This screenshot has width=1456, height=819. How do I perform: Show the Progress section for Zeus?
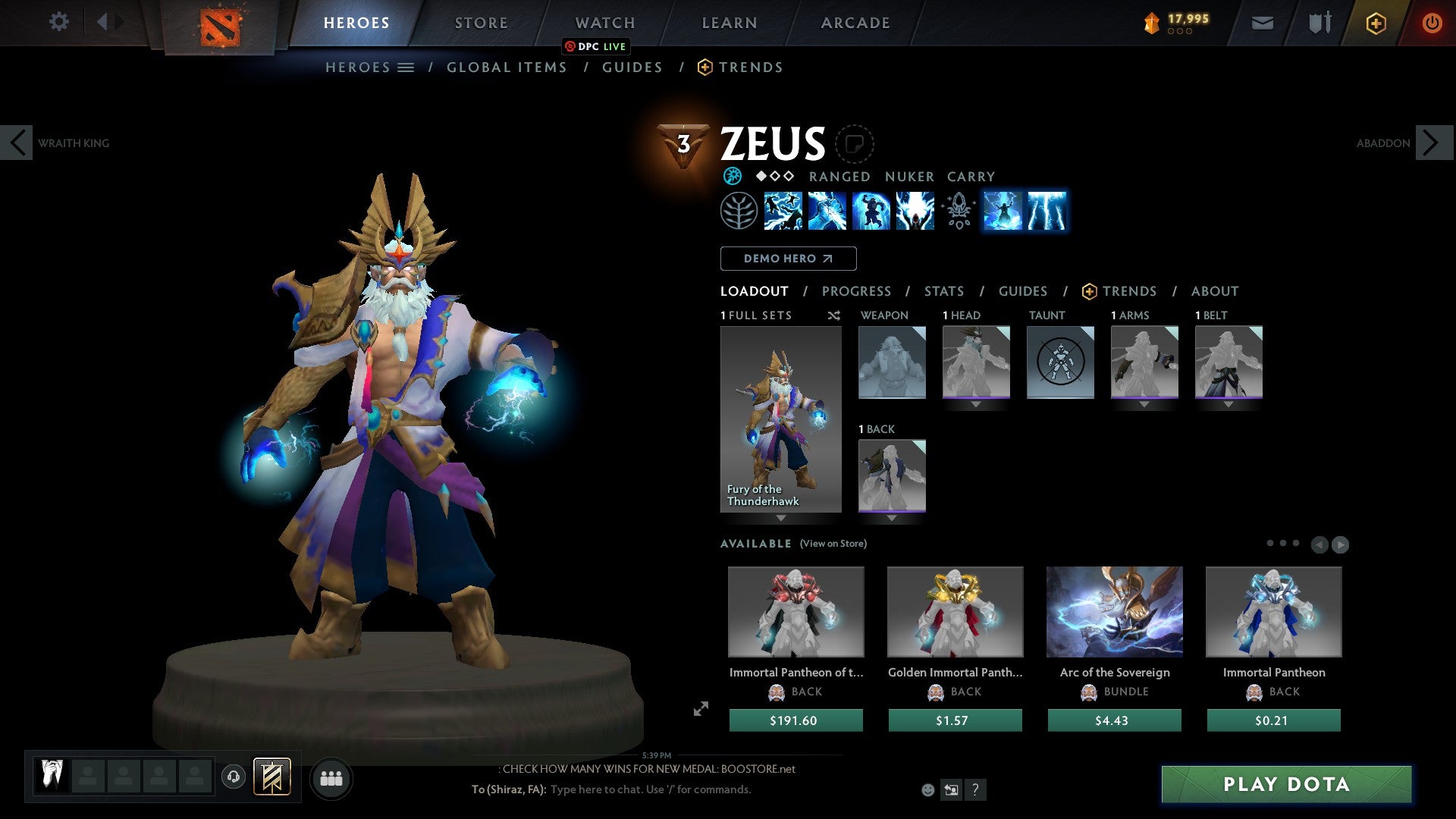tap(856, 291)
